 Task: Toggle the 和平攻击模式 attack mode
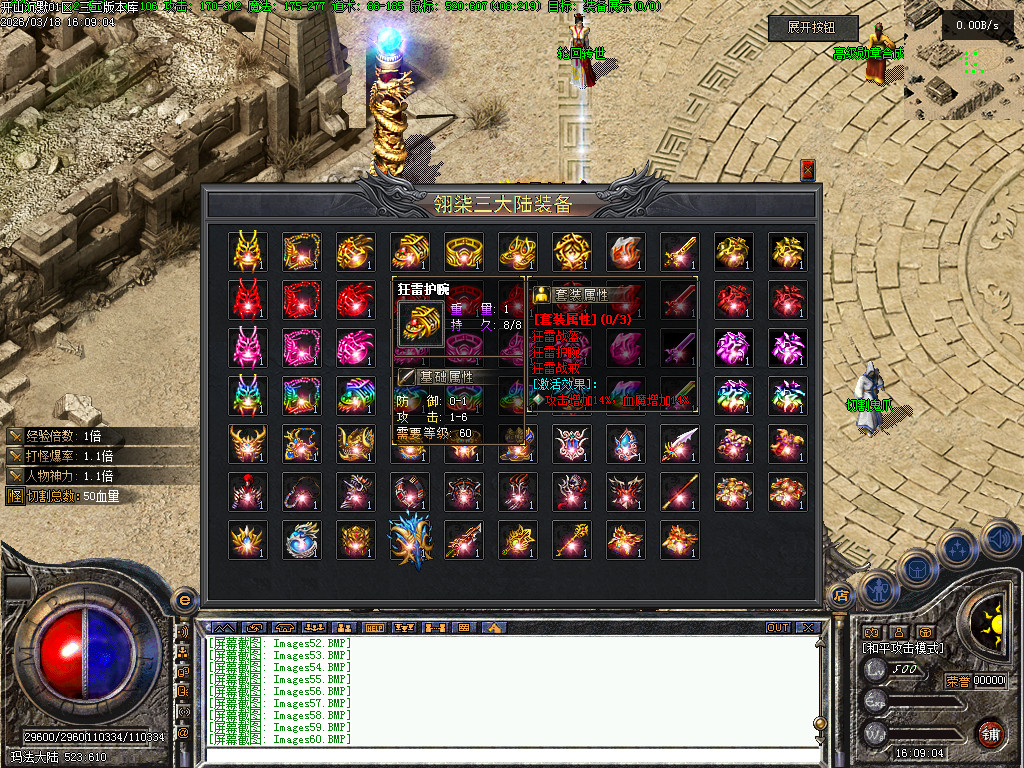tap(902, 648)
